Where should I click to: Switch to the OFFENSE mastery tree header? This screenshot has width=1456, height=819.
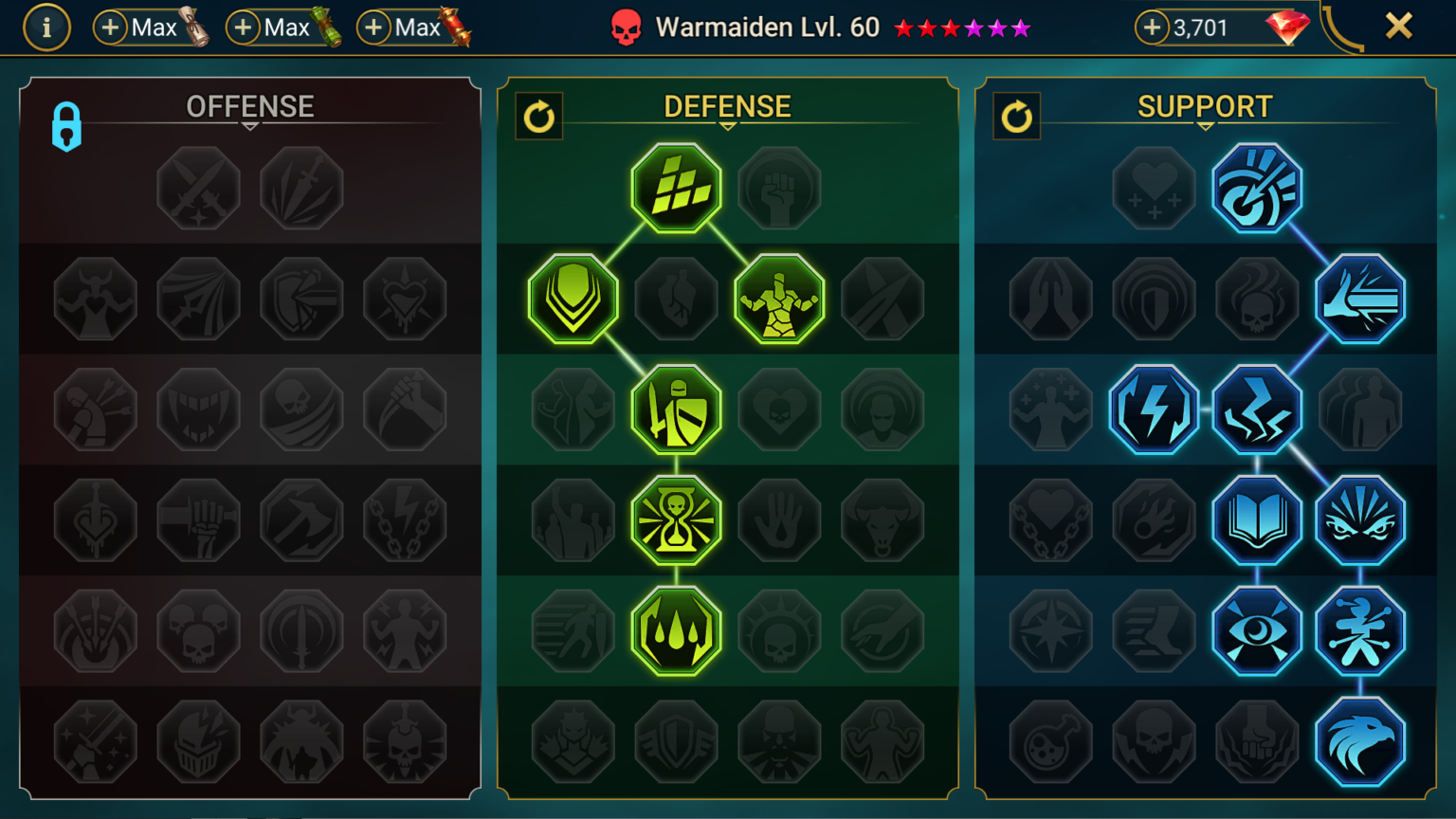pos(250,106)
